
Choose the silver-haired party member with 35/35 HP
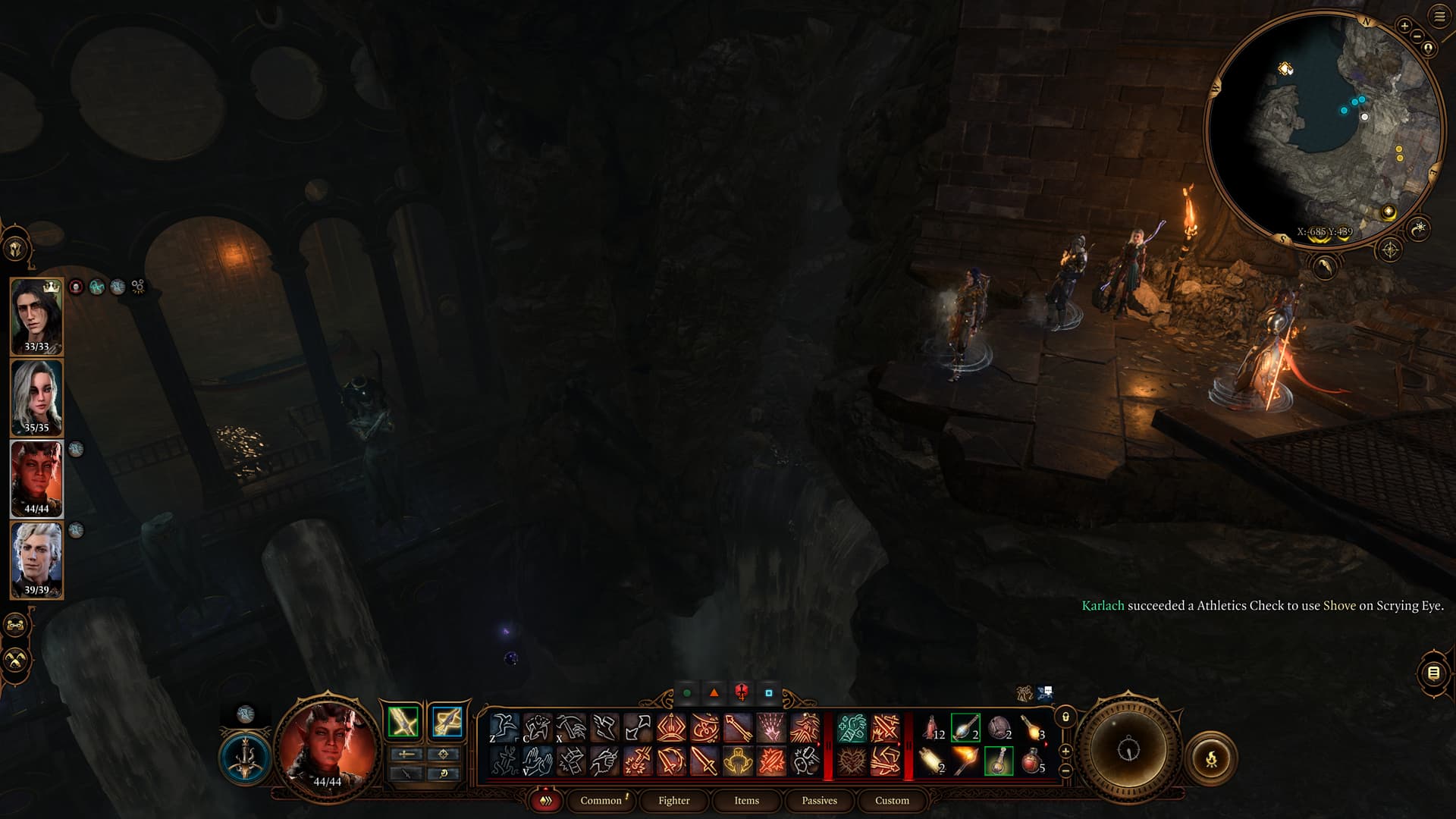36,397
